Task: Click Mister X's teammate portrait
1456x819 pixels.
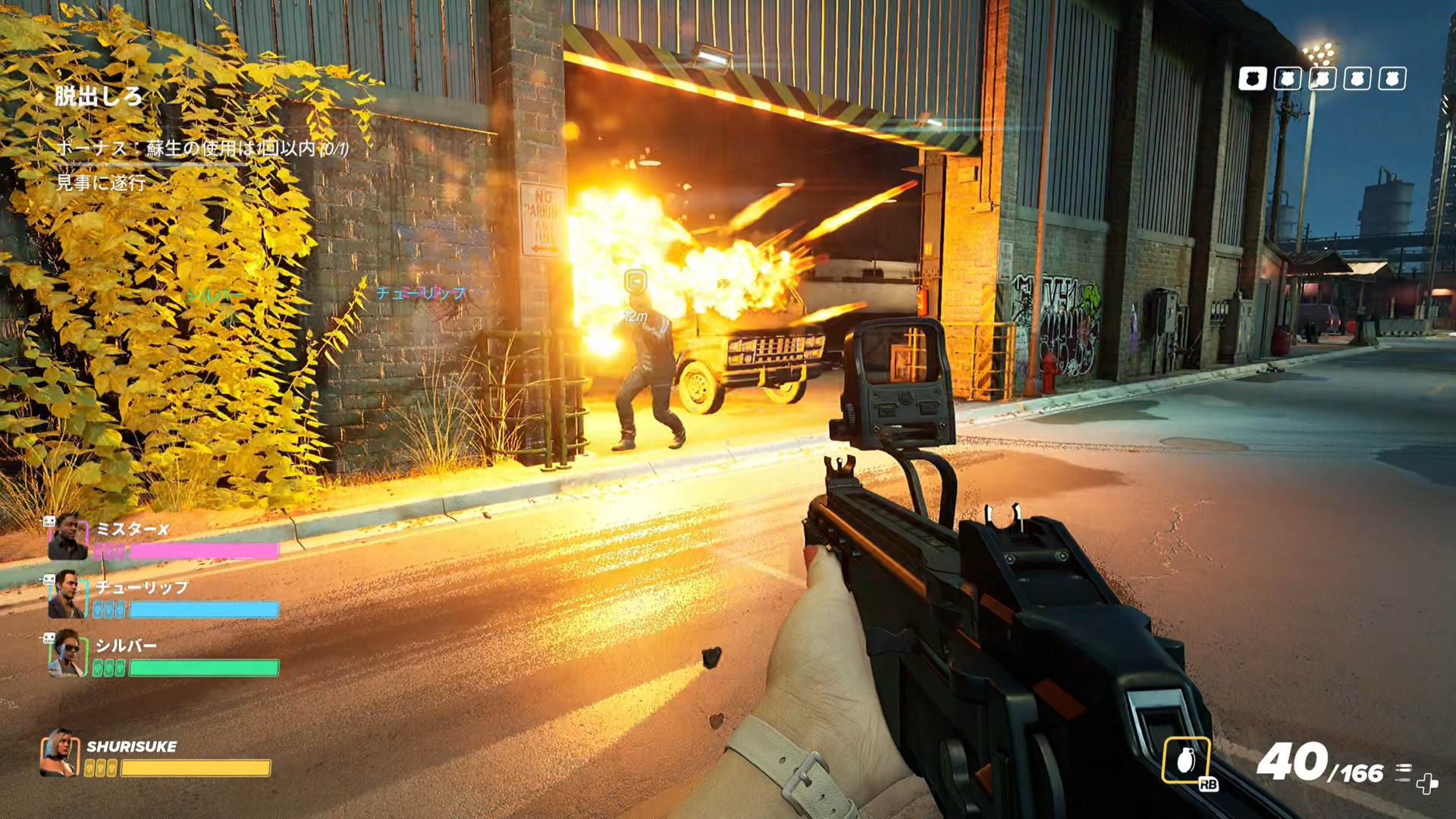Action: click(x=67, y=537)
